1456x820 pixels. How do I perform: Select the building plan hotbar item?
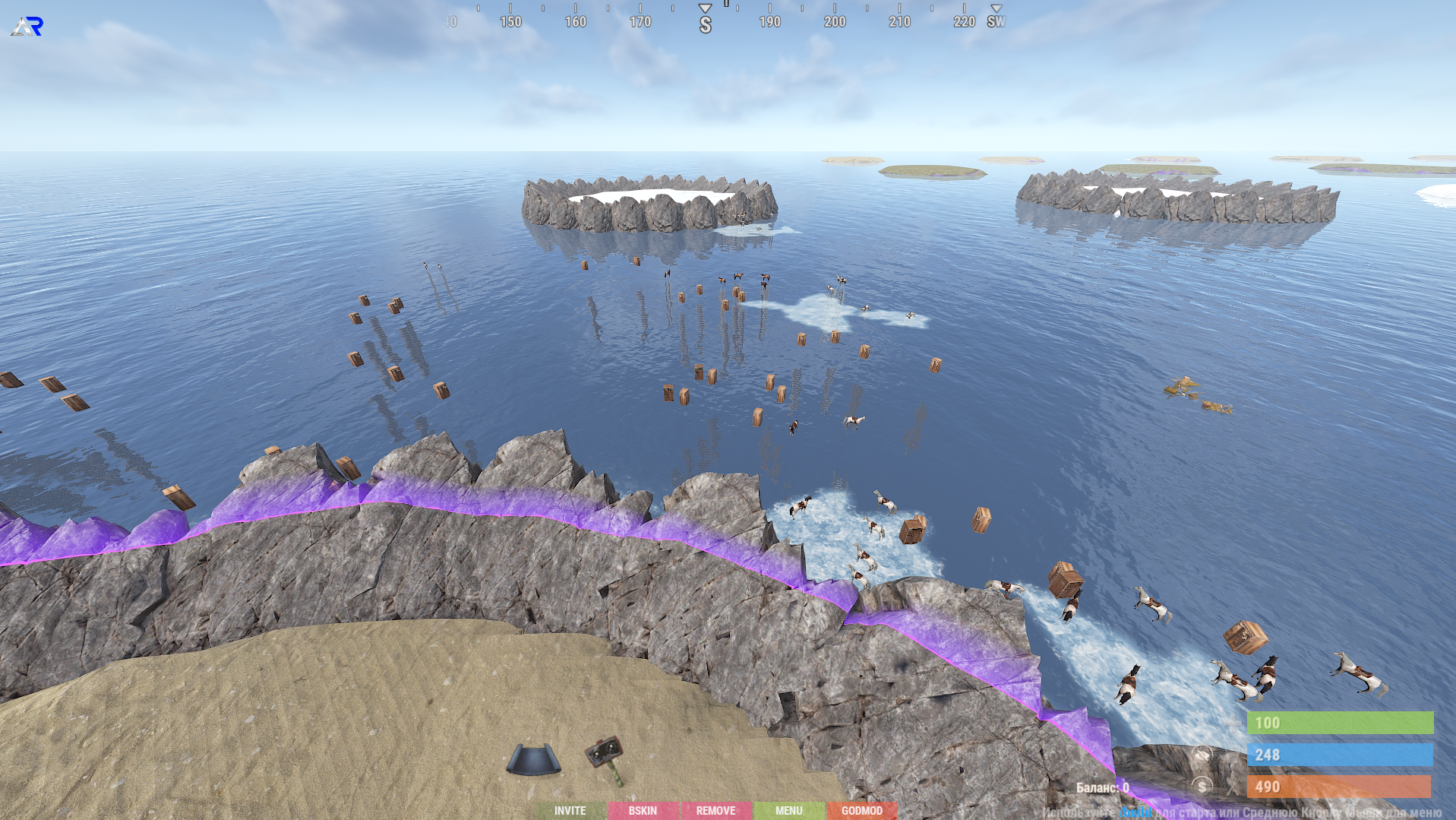point(533,758)
